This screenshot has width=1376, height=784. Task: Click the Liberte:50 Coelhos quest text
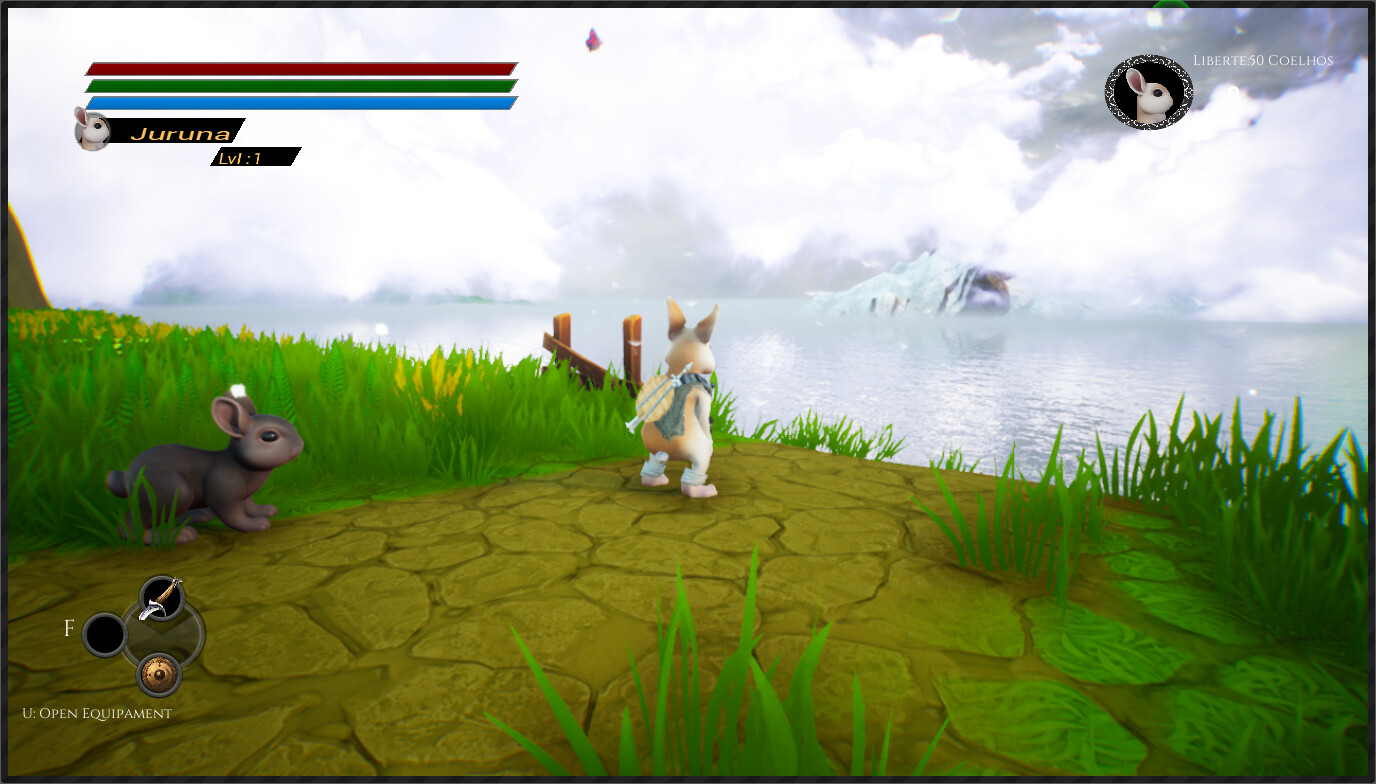click(1261, 60)
